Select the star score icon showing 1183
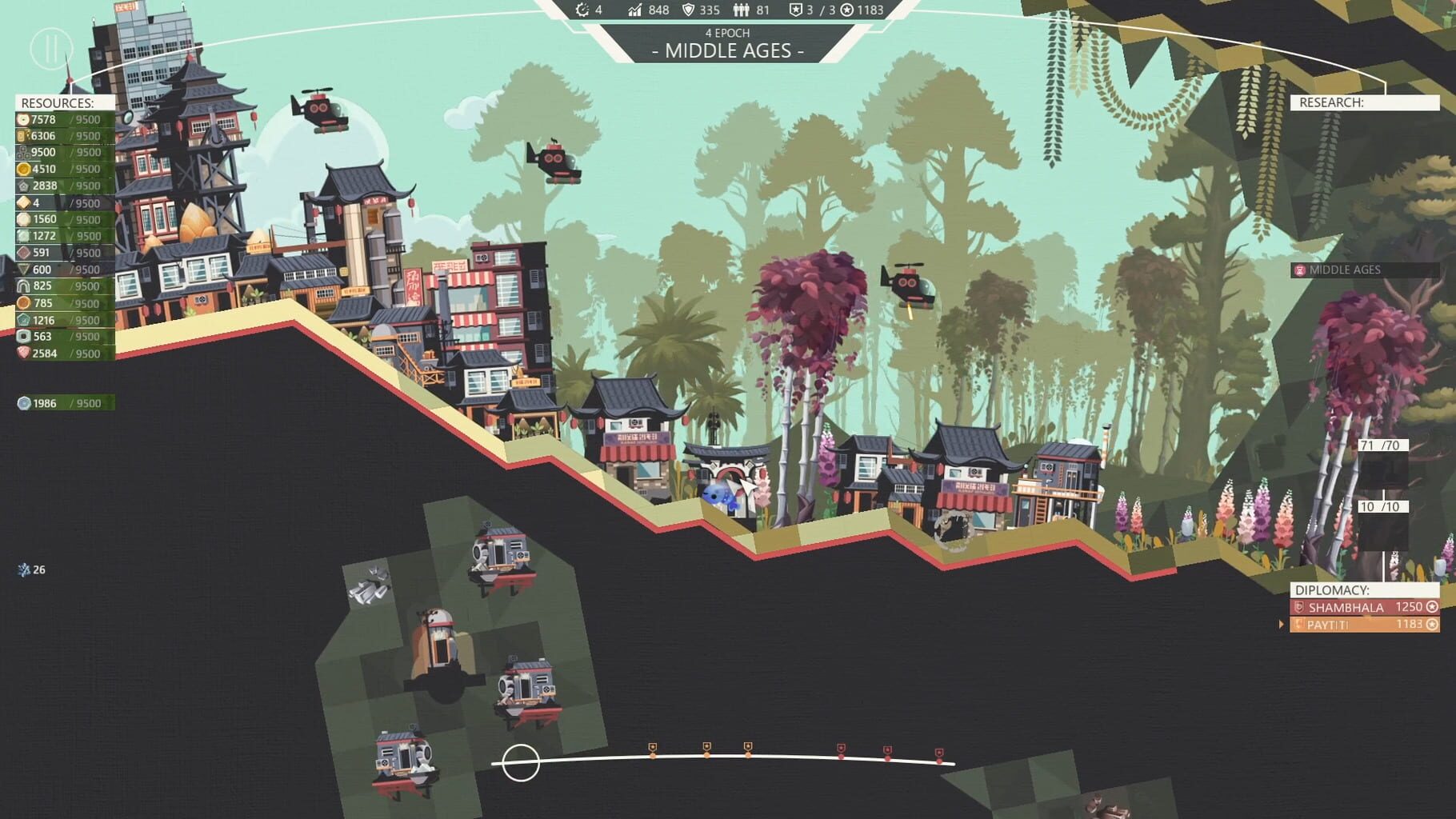 click(846, 10)
